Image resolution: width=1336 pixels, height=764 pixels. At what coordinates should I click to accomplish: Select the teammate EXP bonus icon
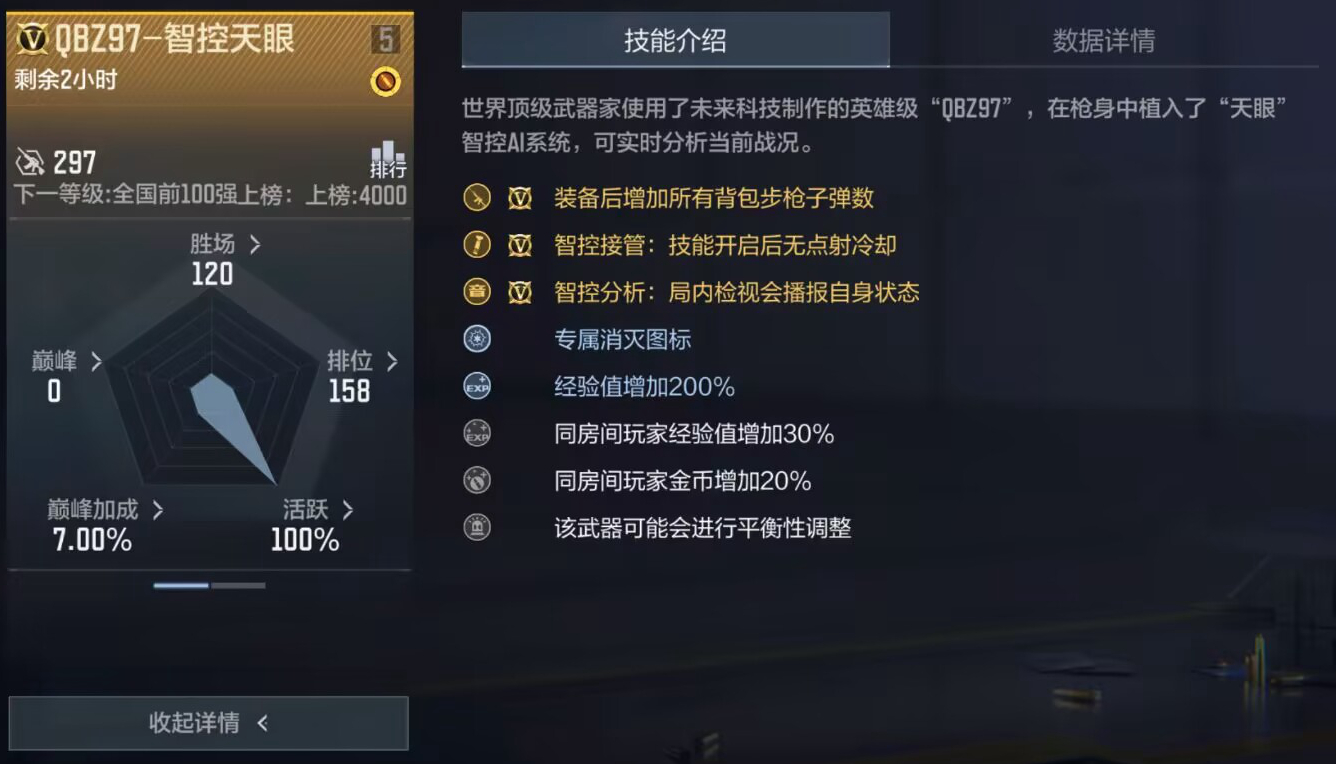tap(476, 433)
